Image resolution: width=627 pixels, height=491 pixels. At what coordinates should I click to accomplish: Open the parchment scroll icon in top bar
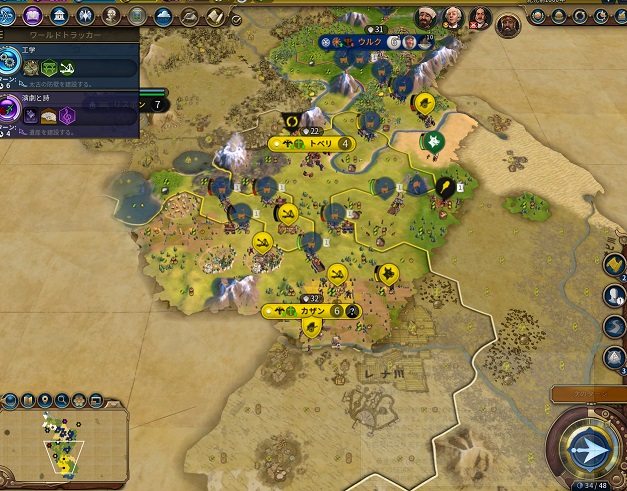213,15
